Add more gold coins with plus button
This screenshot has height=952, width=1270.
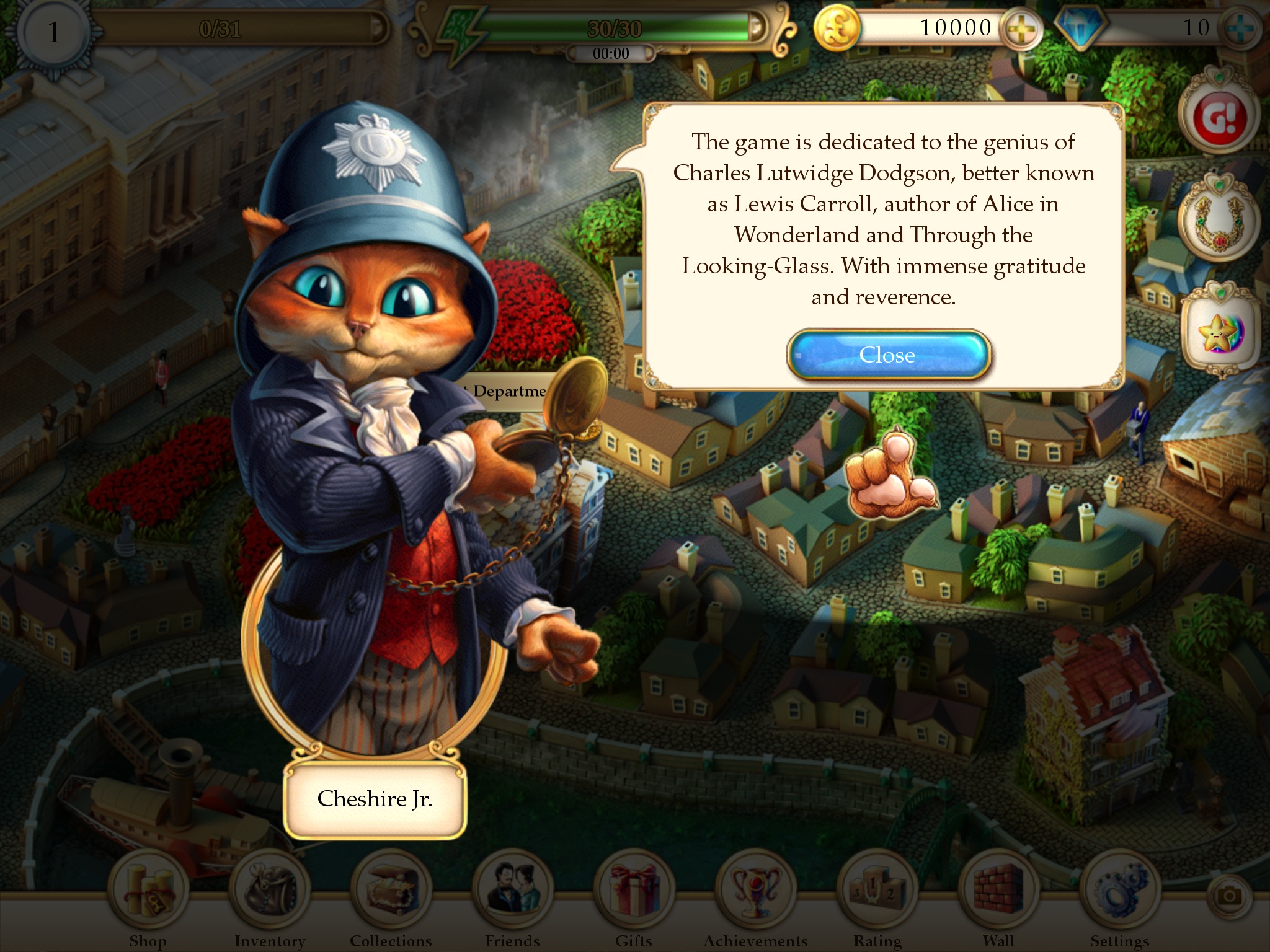coord(1020,29)
